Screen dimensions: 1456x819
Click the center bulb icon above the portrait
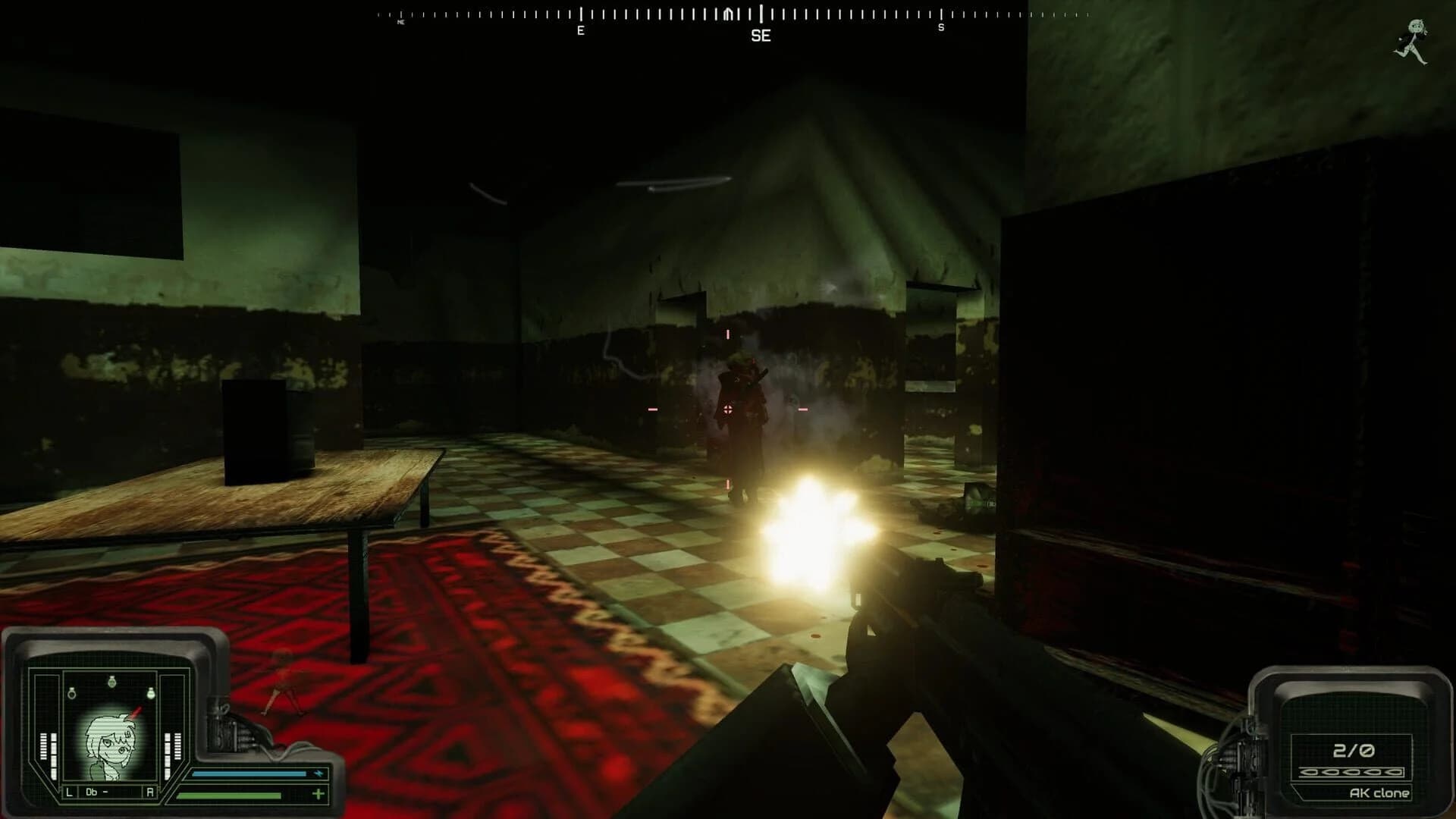coord(112,682)
